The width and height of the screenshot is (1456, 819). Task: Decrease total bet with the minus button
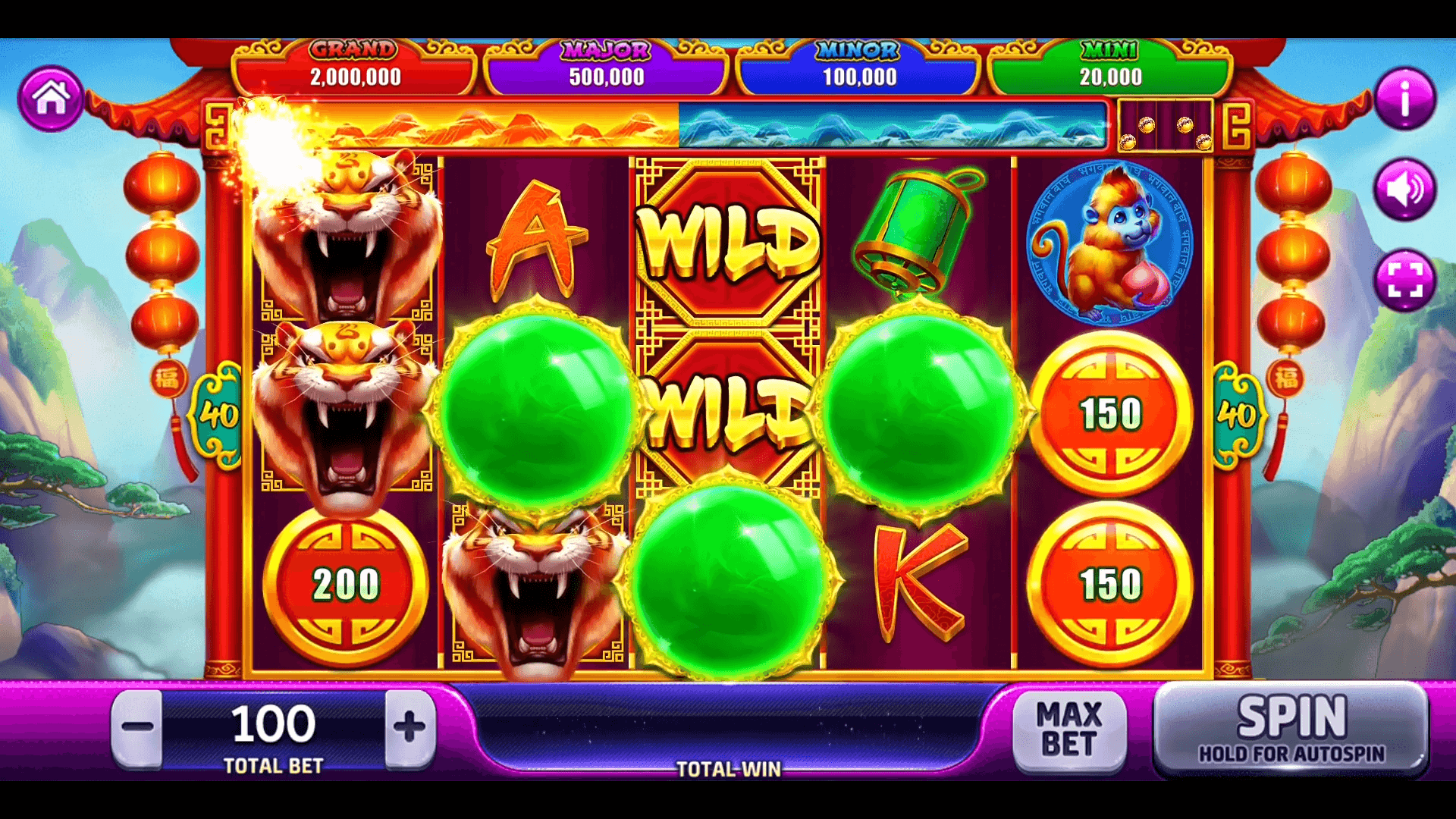click(x=137, y=727)
